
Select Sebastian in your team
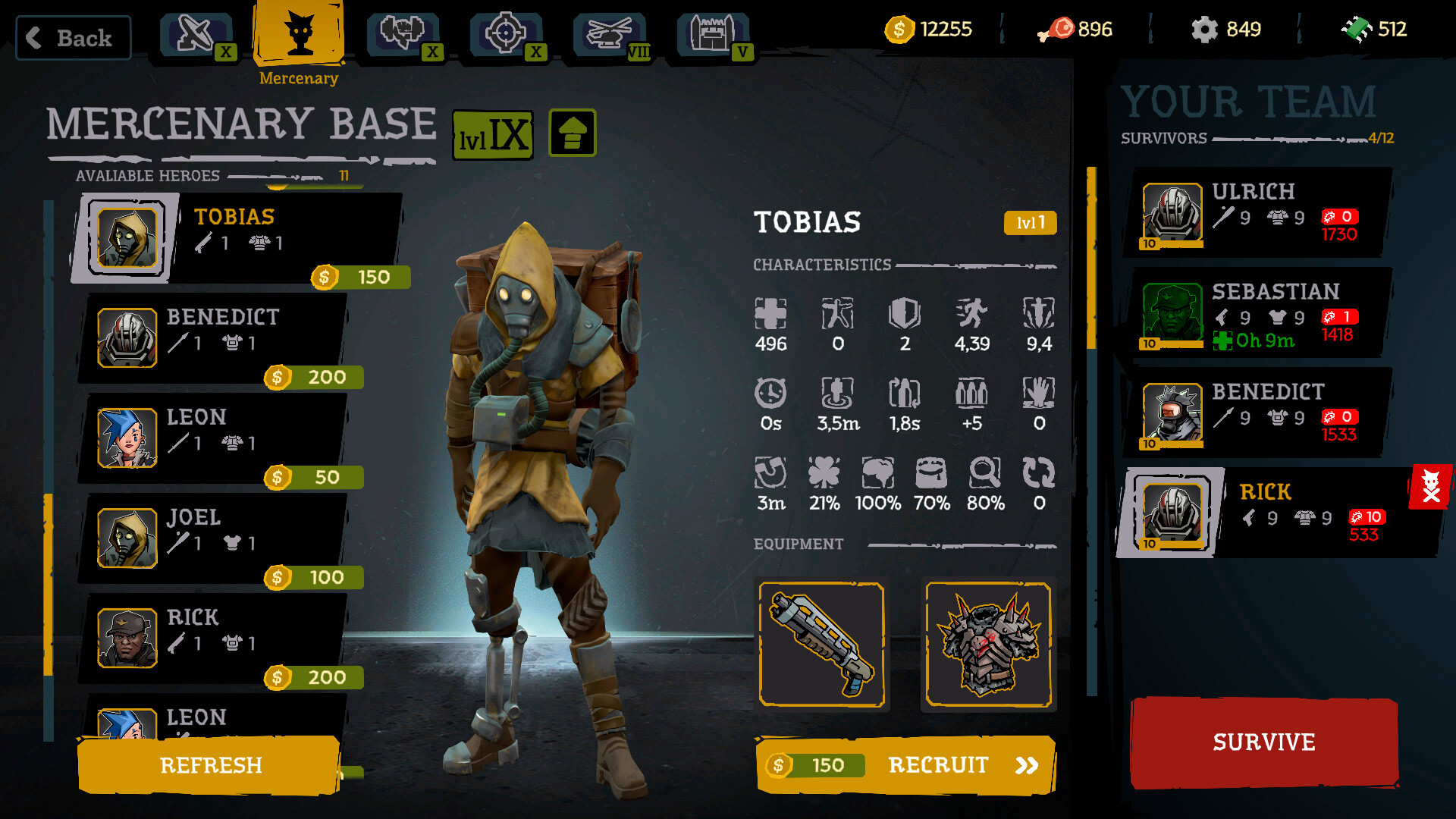1259,314
